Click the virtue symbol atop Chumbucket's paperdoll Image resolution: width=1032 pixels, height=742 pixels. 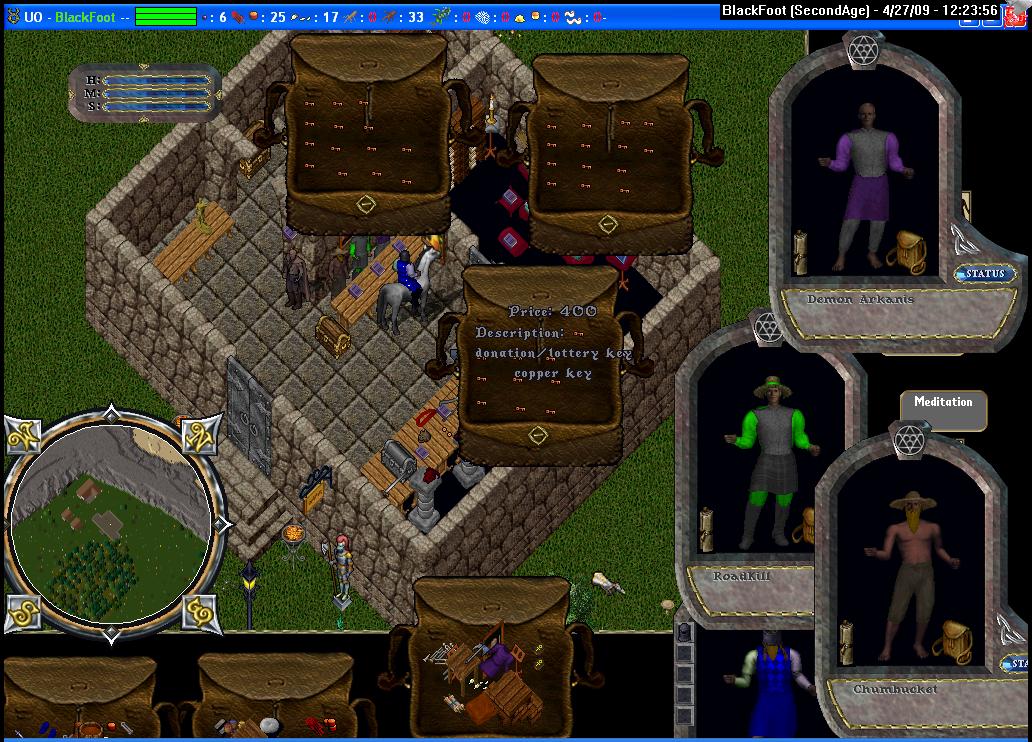tap(907, 439)
